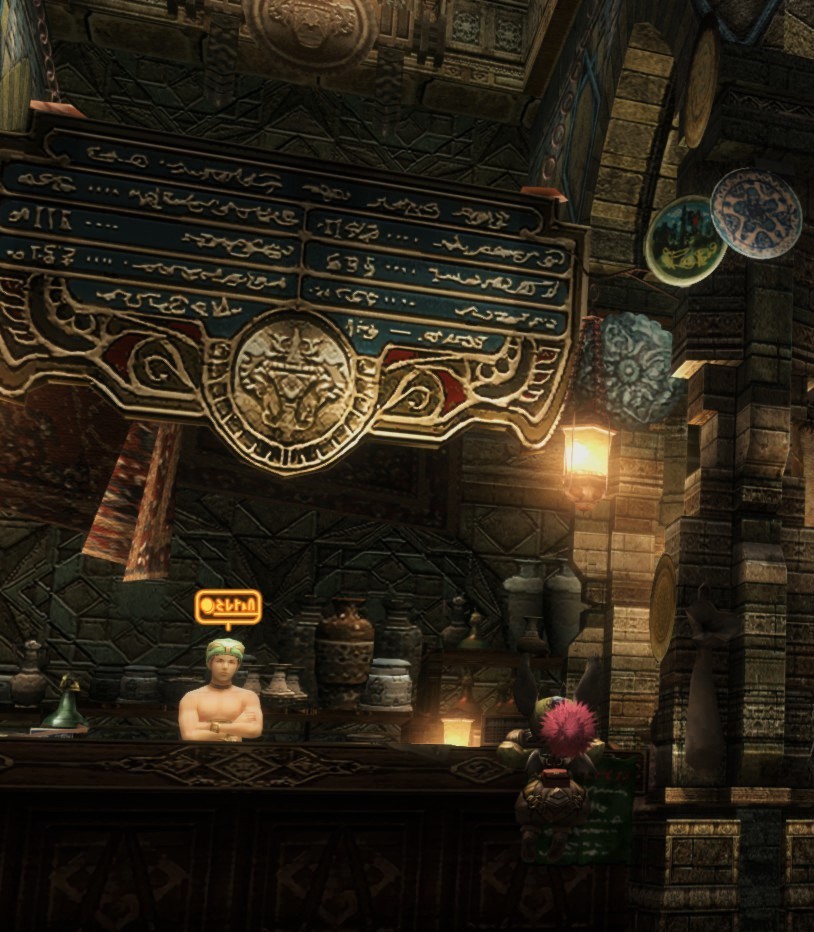814x932 pixels.
Task: Select the orange talk marker above the shopkeeper
Action: (228, 607)
